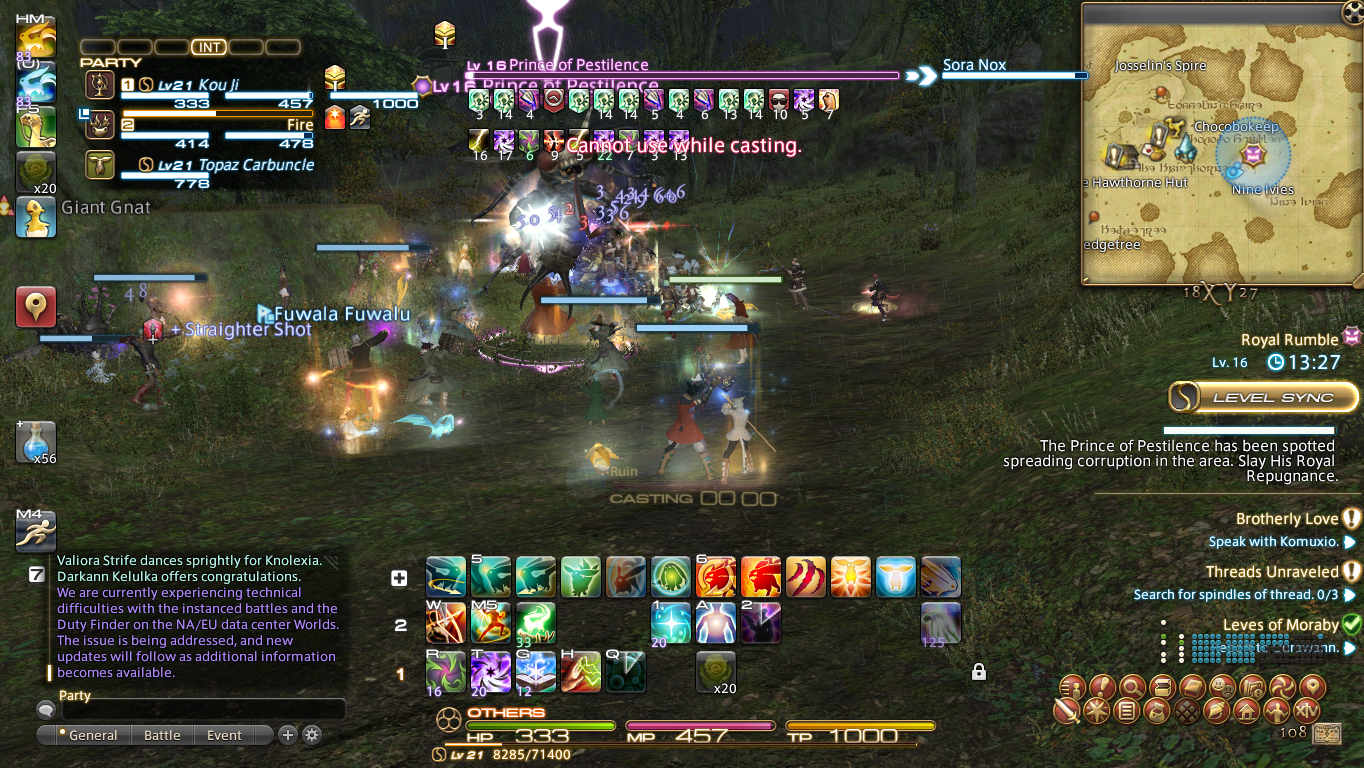Open the System menu via the XIV icon
The image size is (1364, 768).
click(1305, 712)
